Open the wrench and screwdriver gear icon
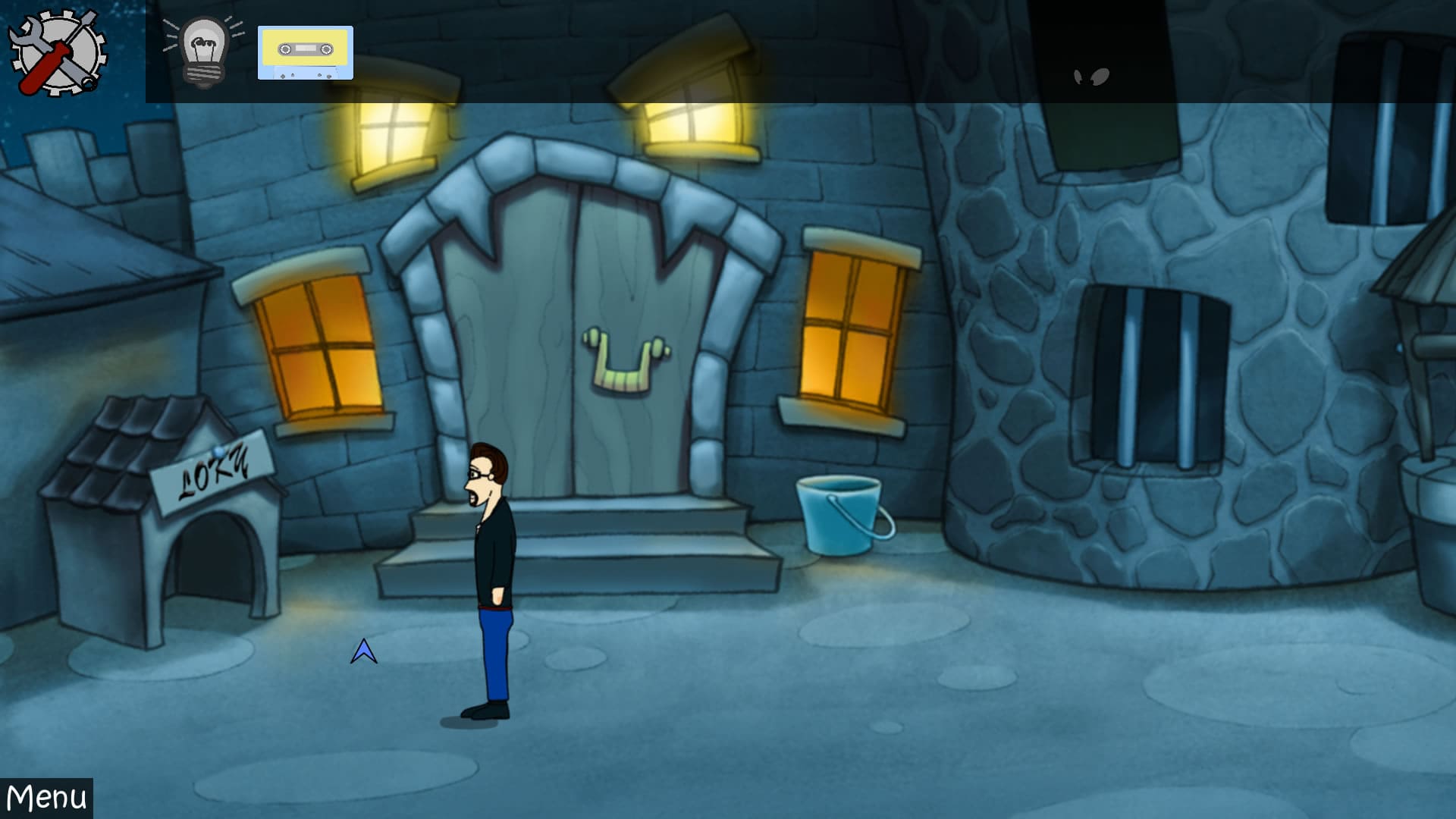The height and width of the screenshot is (819, 1456). (x=58, y=52)
